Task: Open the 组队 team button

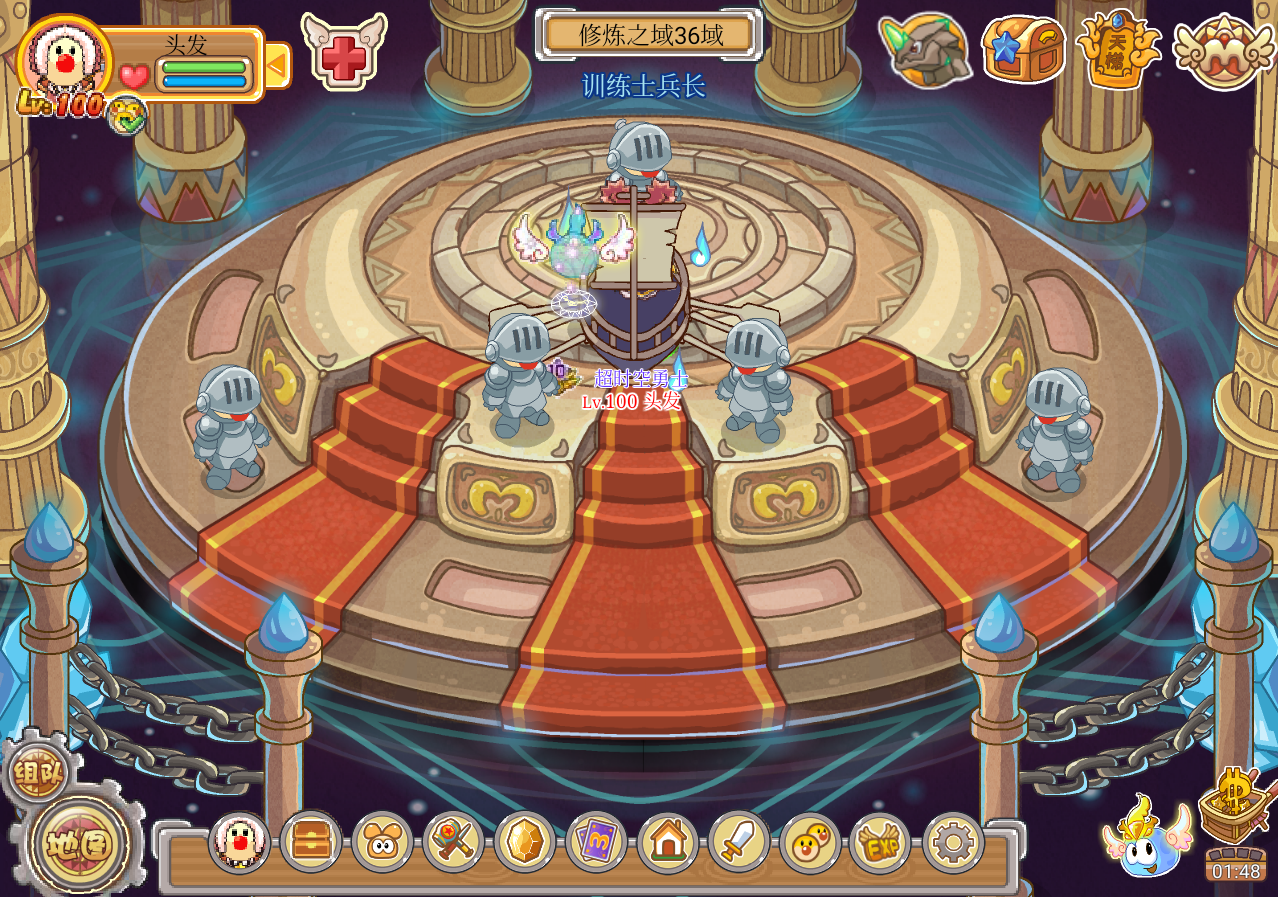Action: [x=37, y=772]
